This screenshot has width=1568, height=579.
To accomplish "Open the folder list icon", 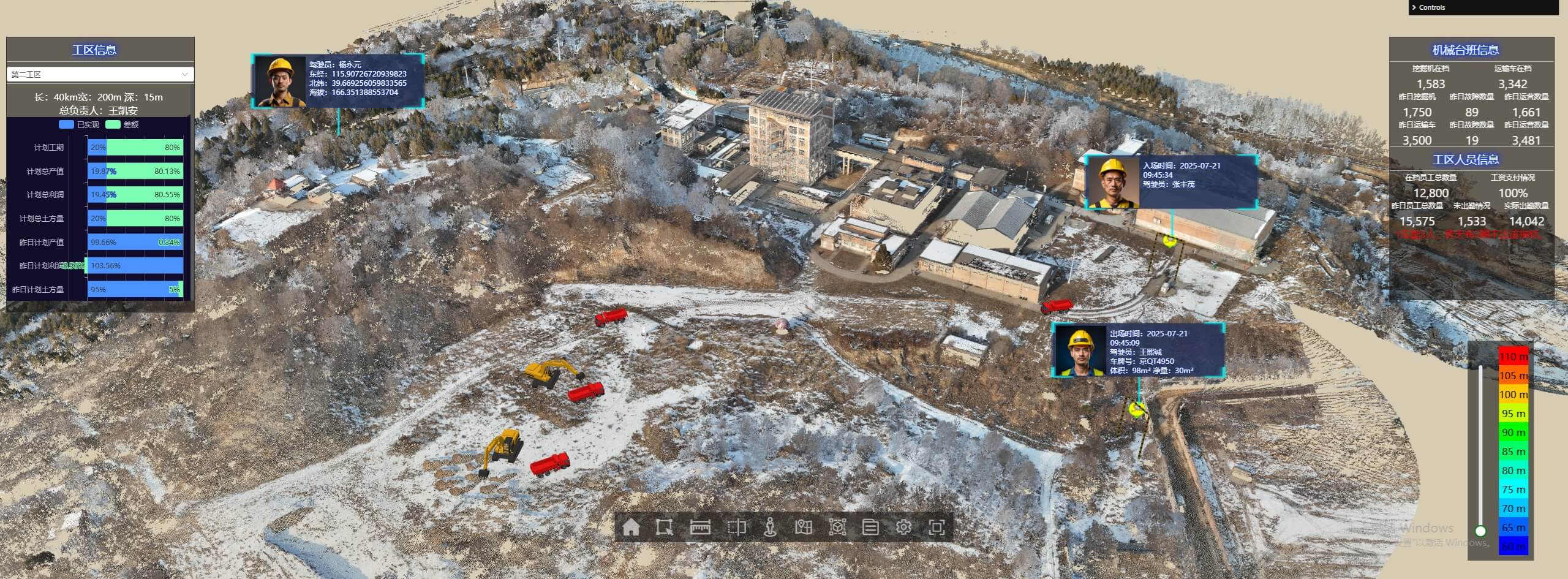I will coord(870,527).
